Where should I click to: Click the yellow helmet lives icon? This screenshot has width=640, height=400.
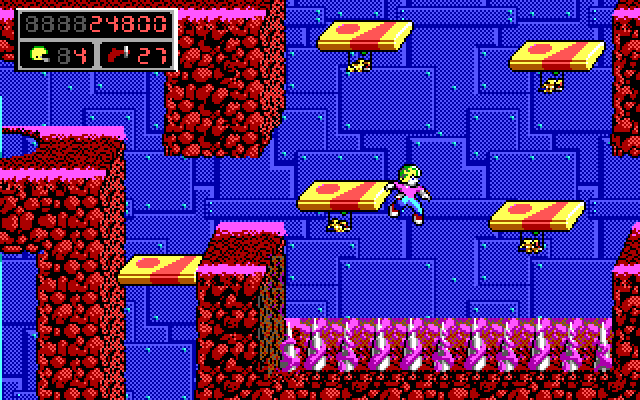pos(39,53)
